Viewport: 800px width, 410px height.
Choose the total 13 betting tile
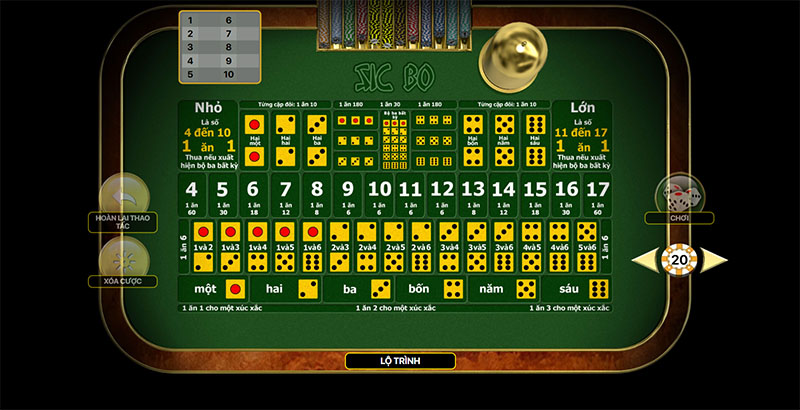(x=472, y=196)
